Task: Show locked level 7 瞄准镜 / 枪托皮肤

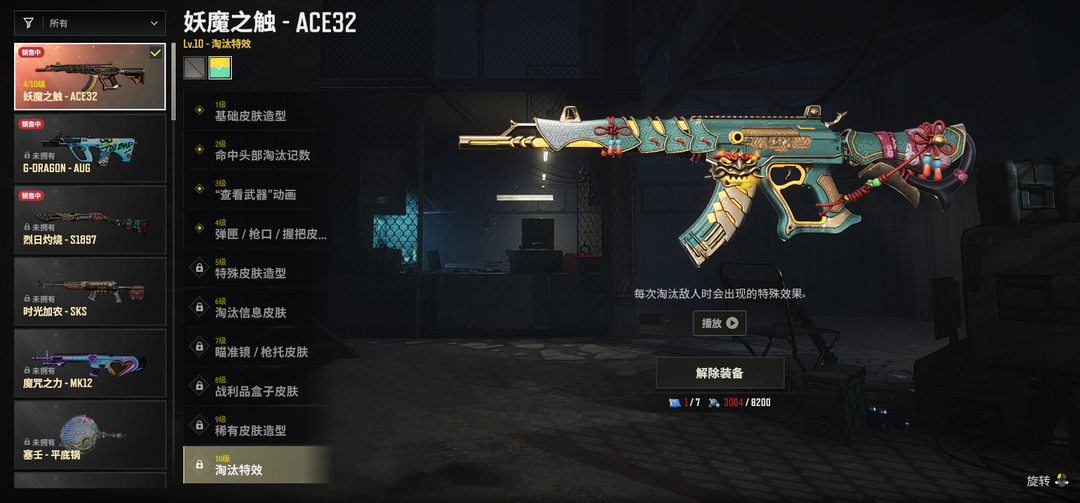Action: click(x=256, y=347)
